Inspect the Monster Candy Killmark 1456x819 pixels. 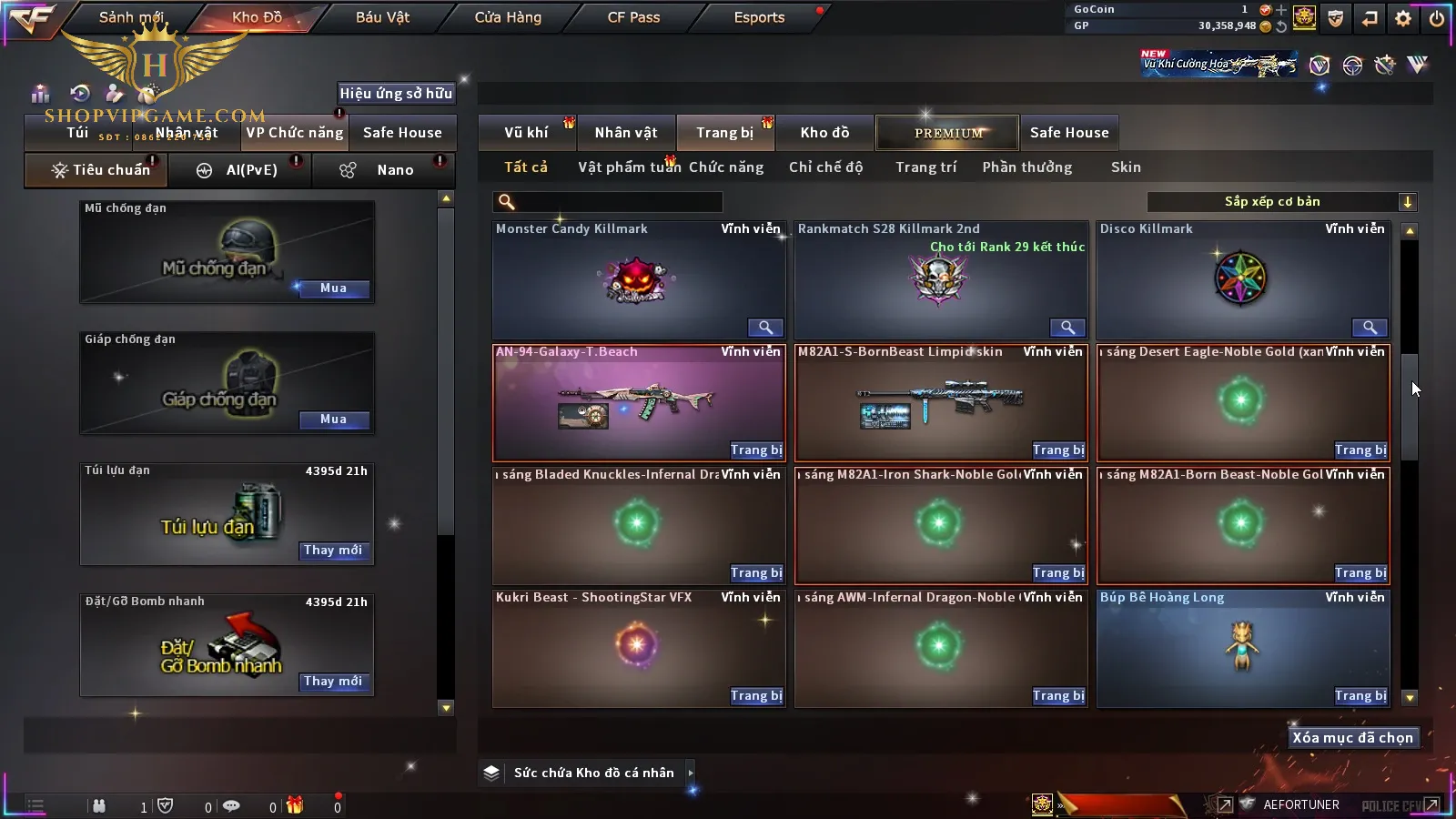click(765, 328)
